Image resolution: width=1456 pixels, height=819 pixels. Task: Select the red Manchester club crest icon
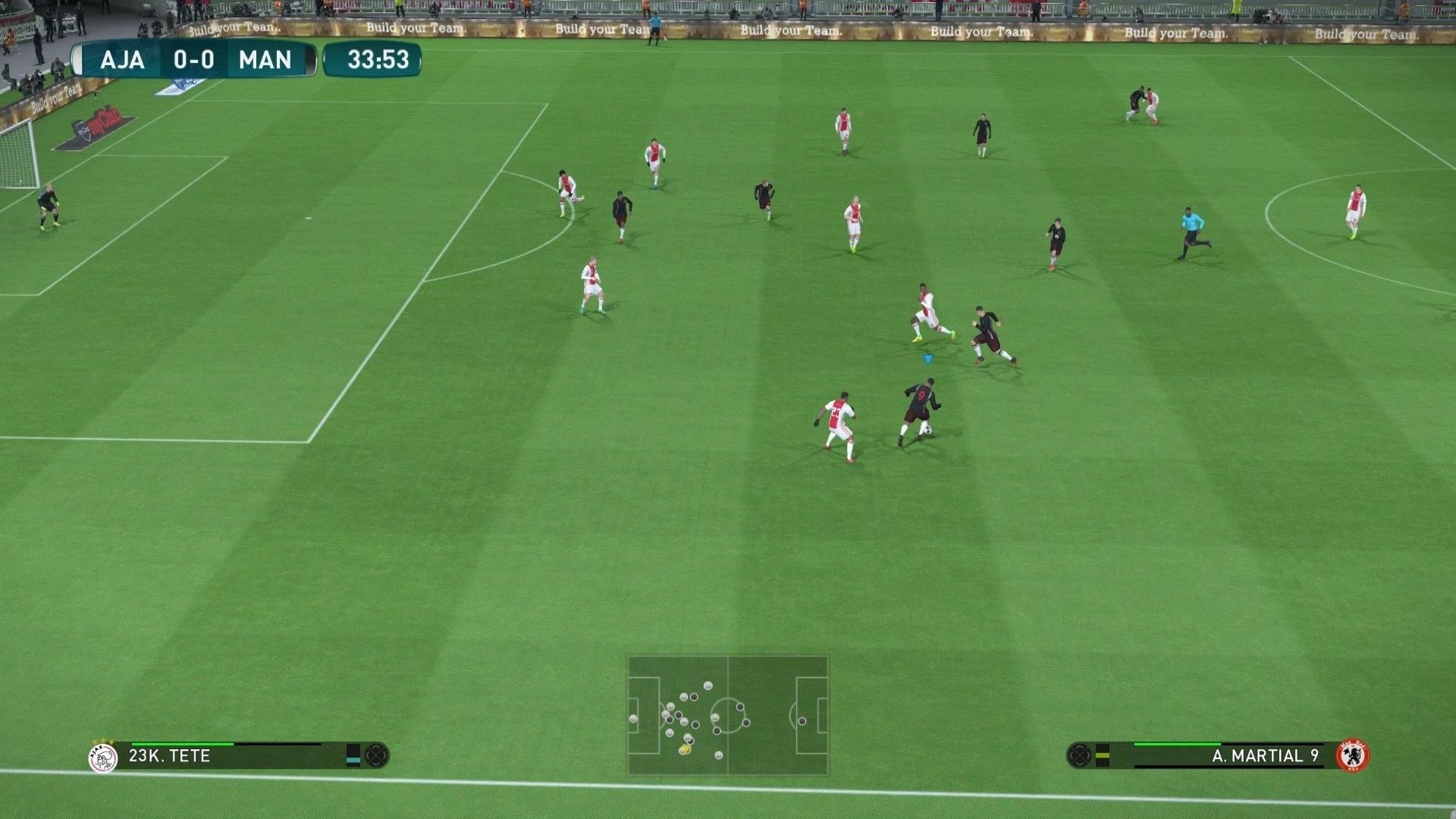point(1352,756)
